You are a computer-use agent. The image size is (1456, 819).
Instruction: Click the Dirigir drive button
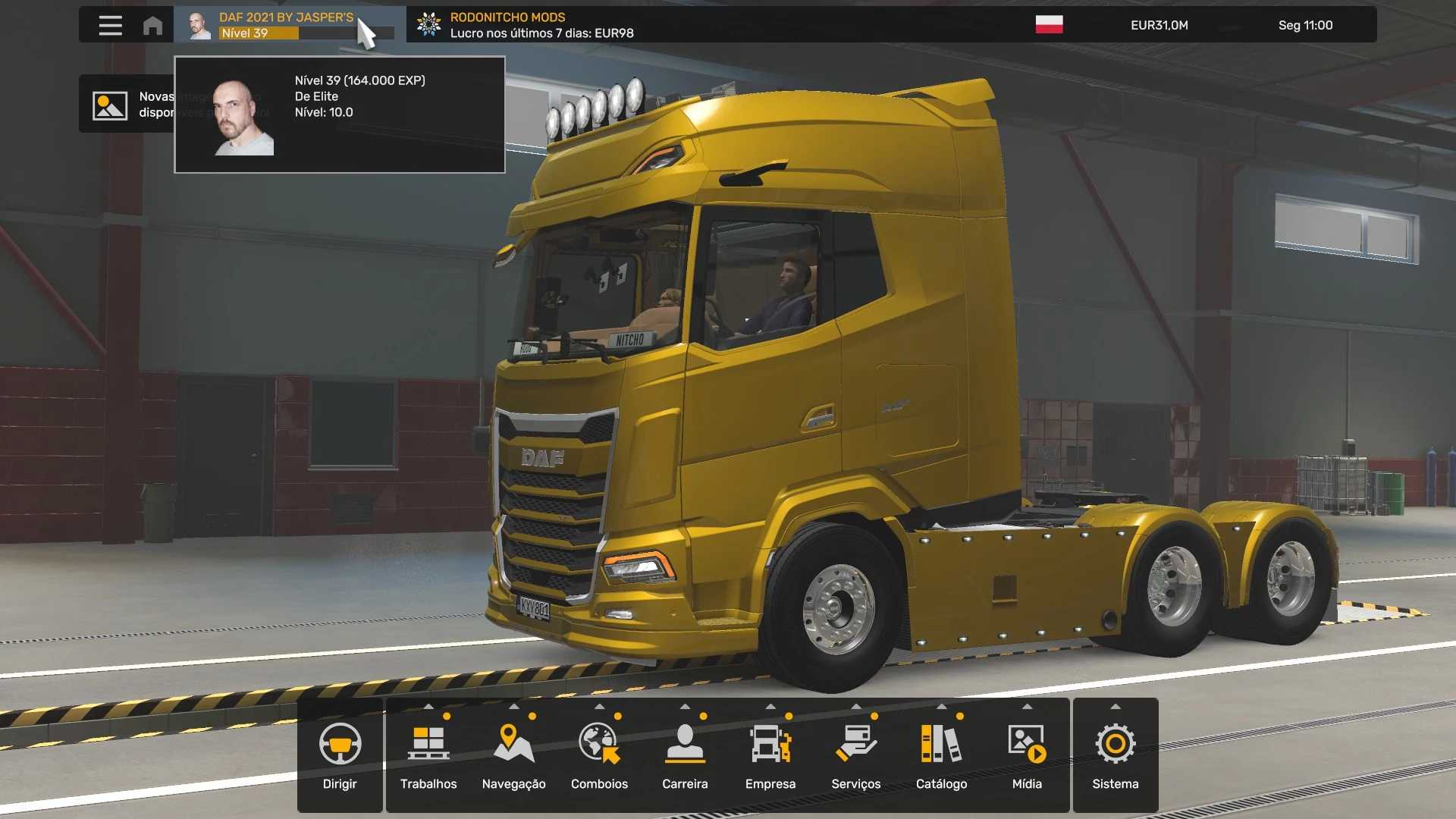(340, 755)
